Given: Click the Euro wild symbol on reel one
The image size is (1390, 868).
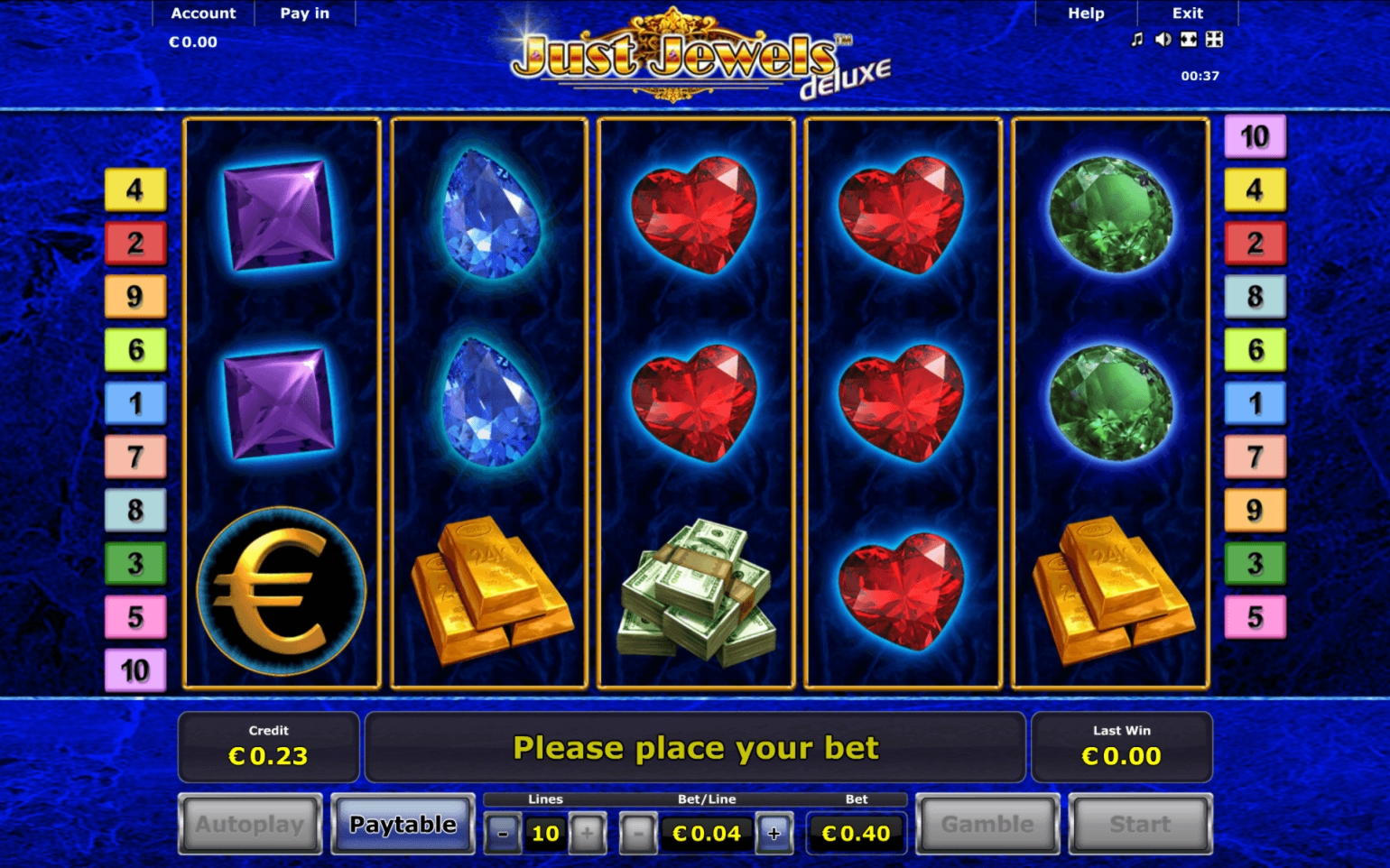Looking at the screenshot, I should coord(283,593).
